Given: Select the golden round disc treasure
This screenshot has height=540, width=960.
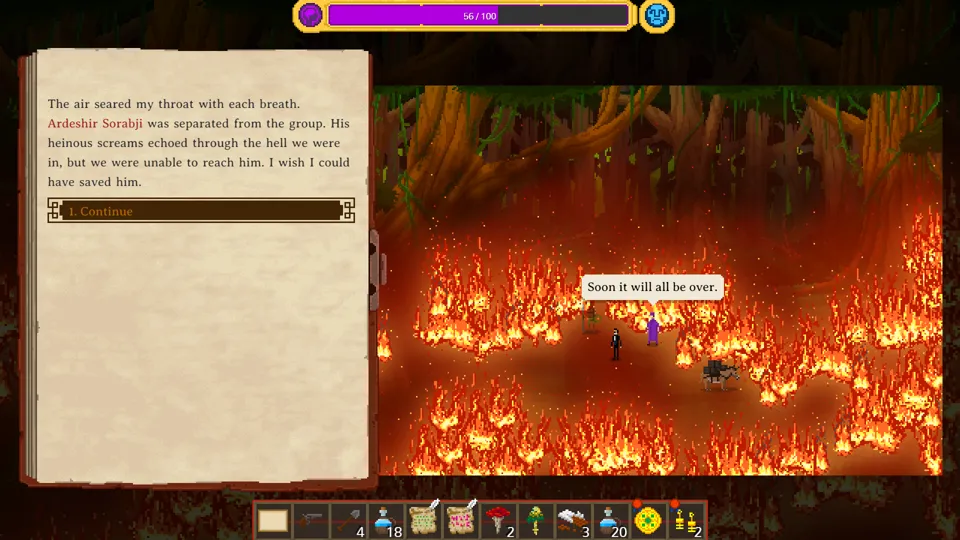Looking at the screenshot, I should 649,521.
